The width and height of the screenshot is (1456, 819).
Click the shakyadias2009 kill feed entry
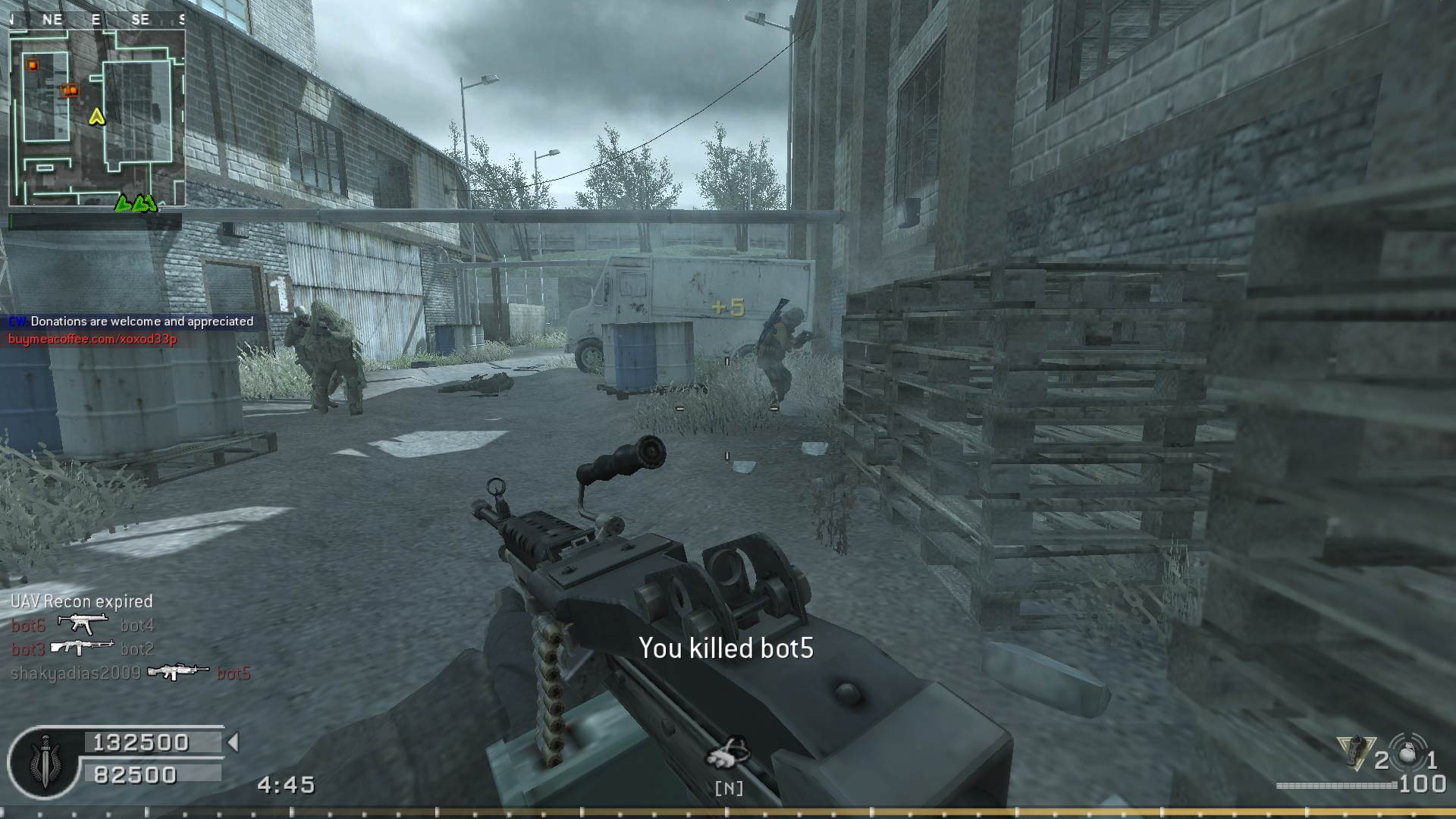point(130,673)
